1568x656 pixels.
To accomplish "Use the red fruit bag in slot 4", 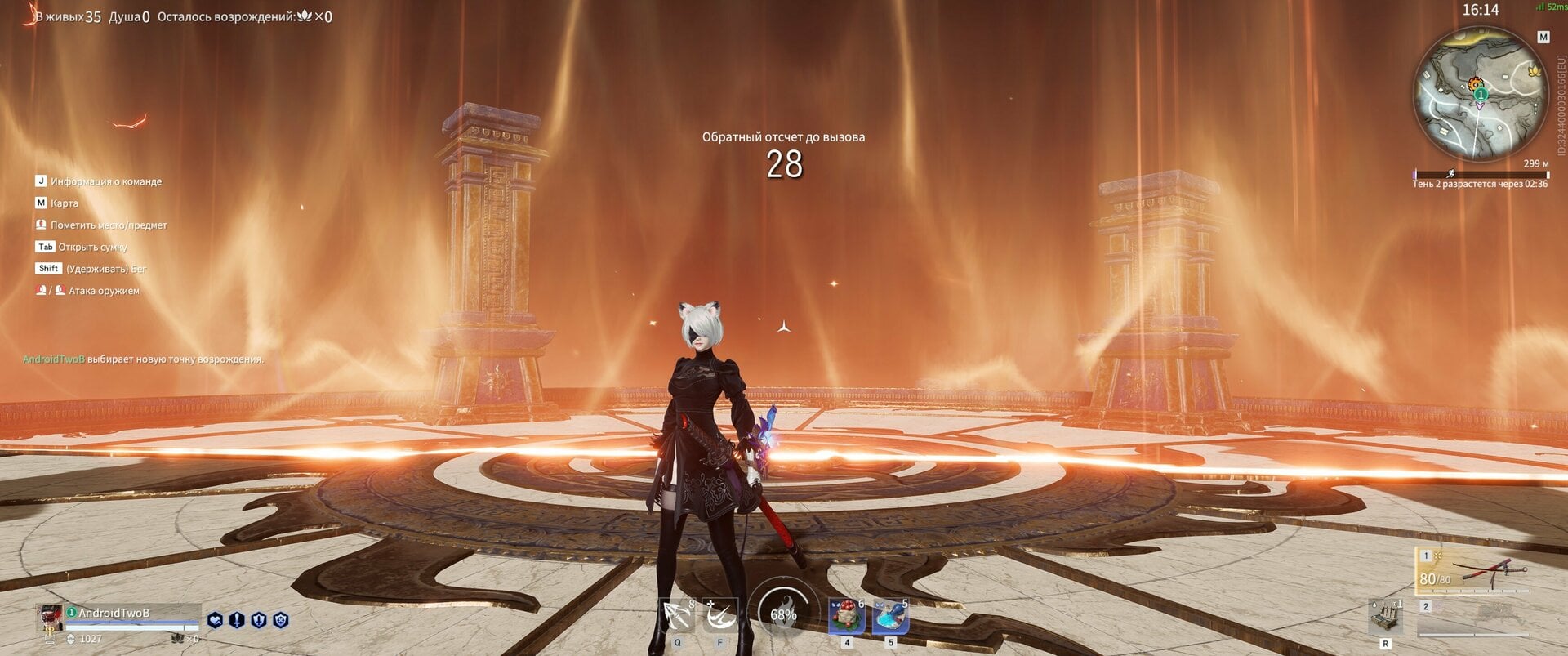I will (847, 615).
